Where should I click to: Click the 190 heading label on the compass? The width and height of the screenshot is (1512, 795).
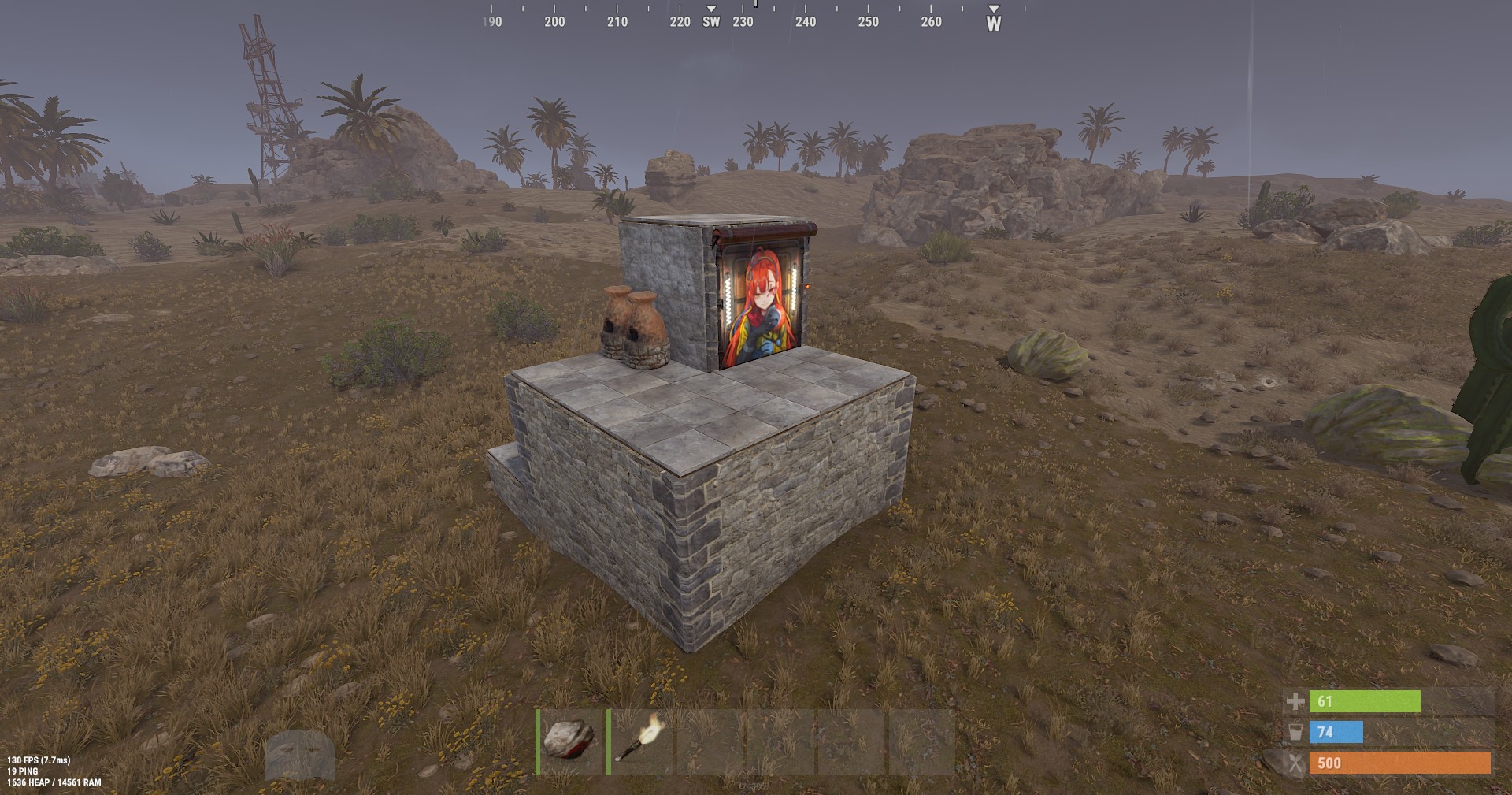[x=491, y=22]
